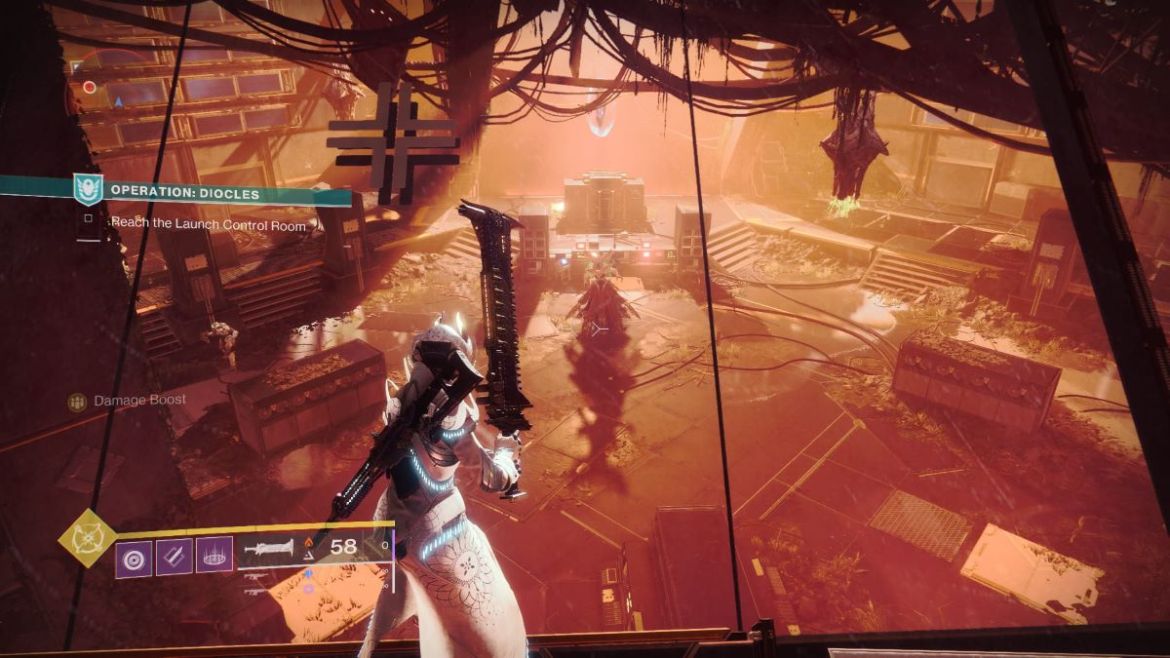
Task: Click the Operation: Diocles shield emblem
Action: [88, 190]
